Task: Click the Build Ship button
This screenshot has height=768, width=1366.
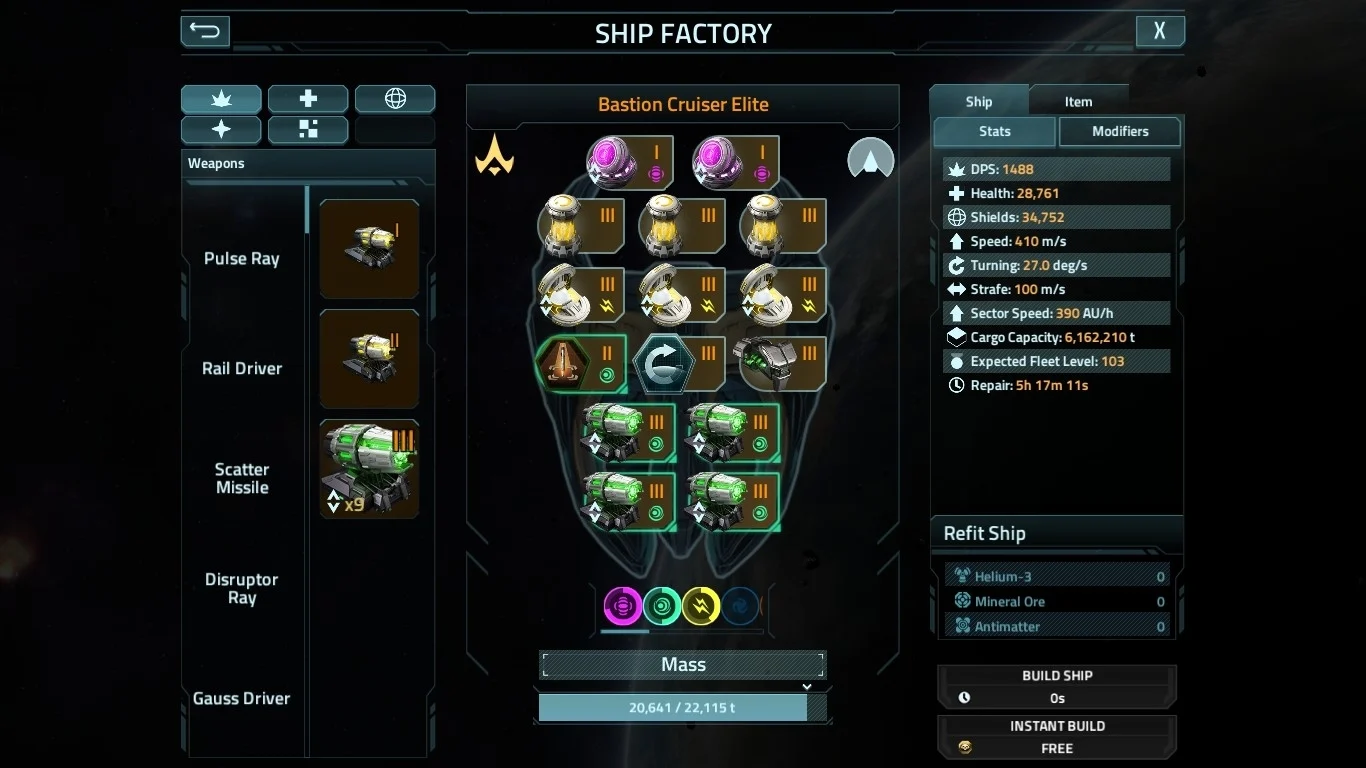Action: click(1057, 686)
